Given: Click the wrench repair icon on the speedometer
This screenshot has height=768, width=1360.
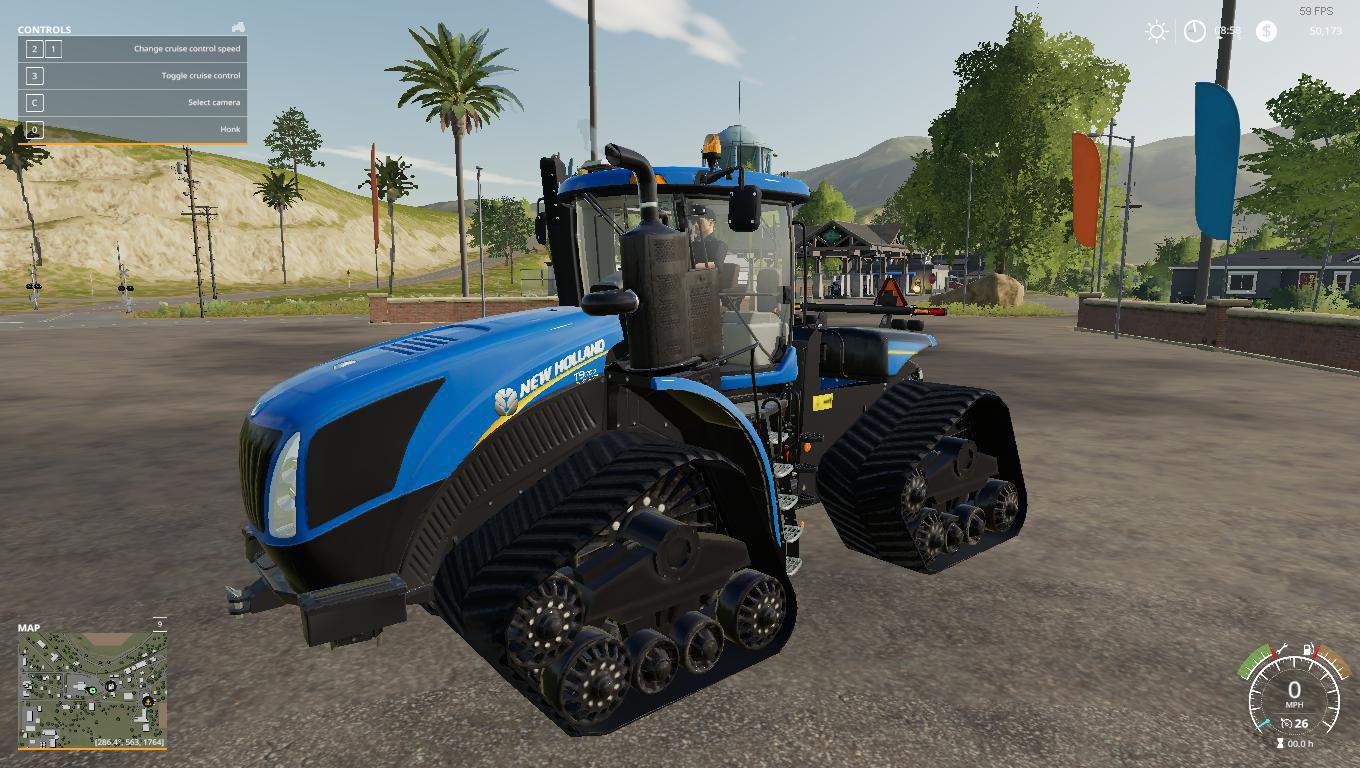Looking at the screenshot, I should click(1283, 647).
